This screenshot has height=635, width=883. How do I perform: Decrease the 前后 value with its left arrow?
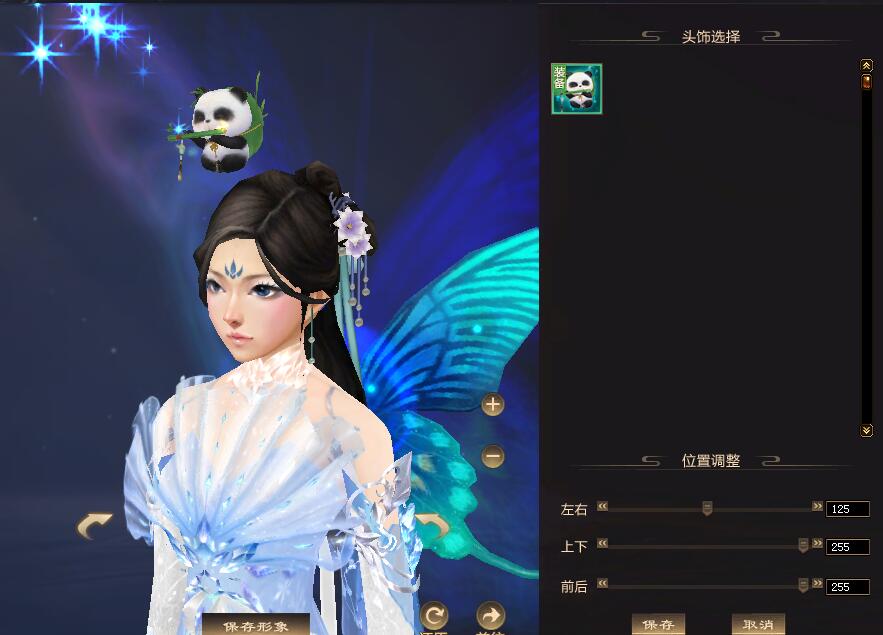(x=603, y=584)
